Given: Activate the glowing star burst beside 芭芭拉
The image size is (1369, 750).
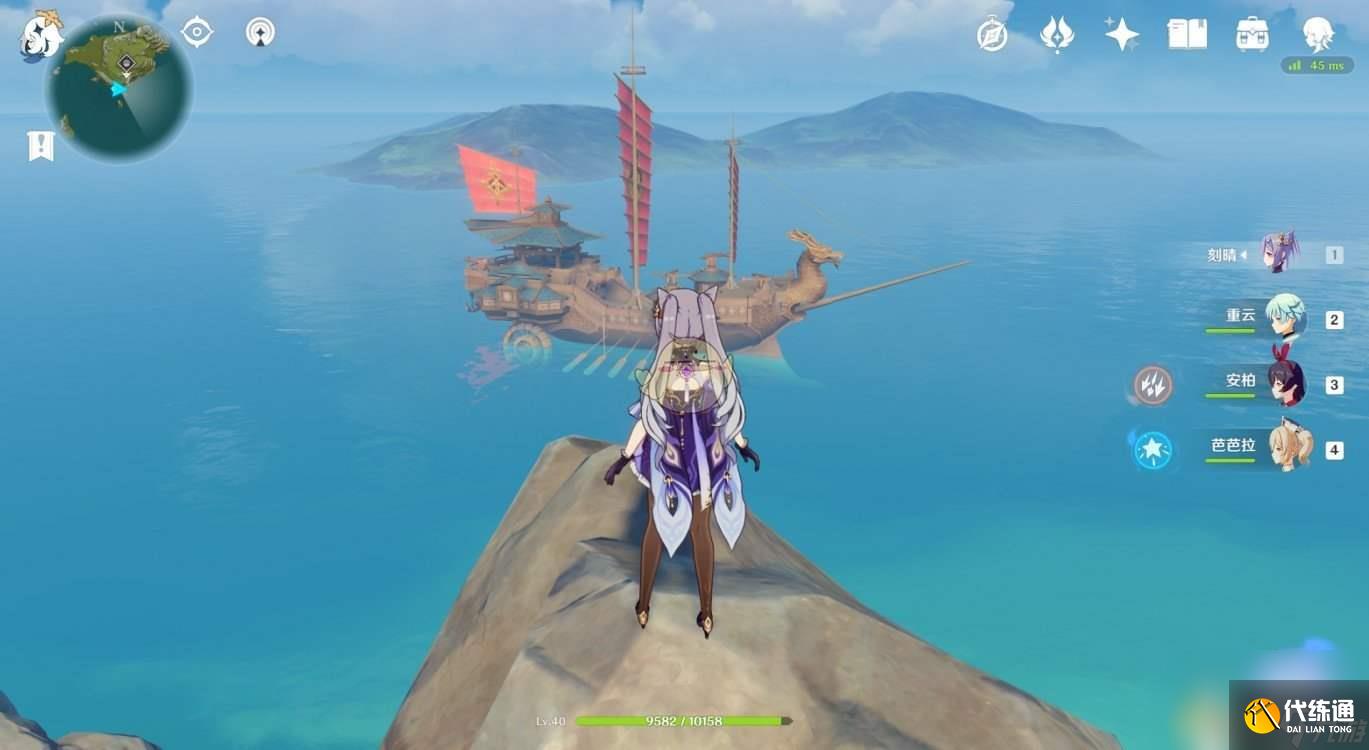Looking at the screenshot, I should coord(1153,449).
